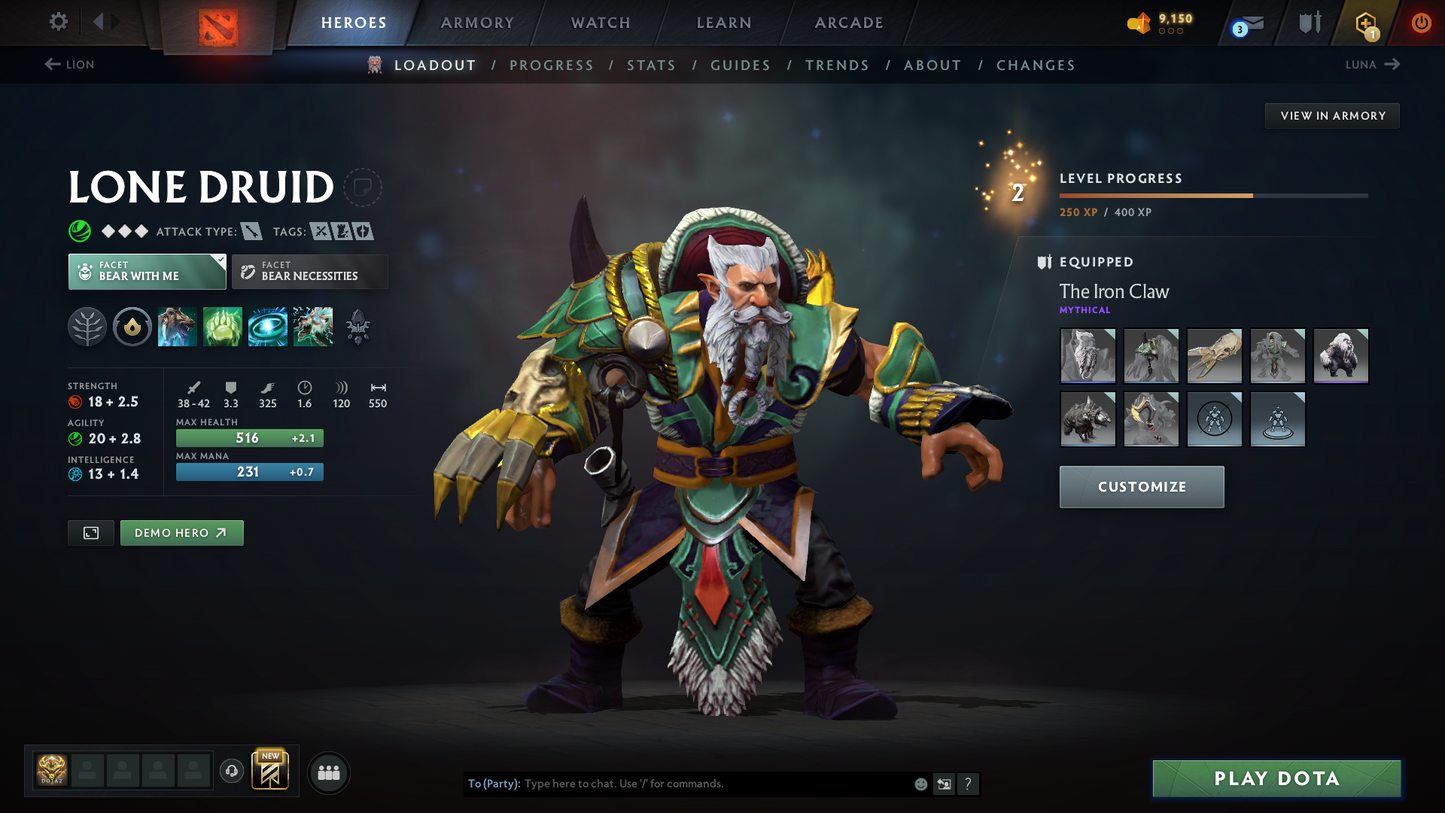
Task: Click CUSTOMIZE under equipped items
Action: pos(1141,487)
